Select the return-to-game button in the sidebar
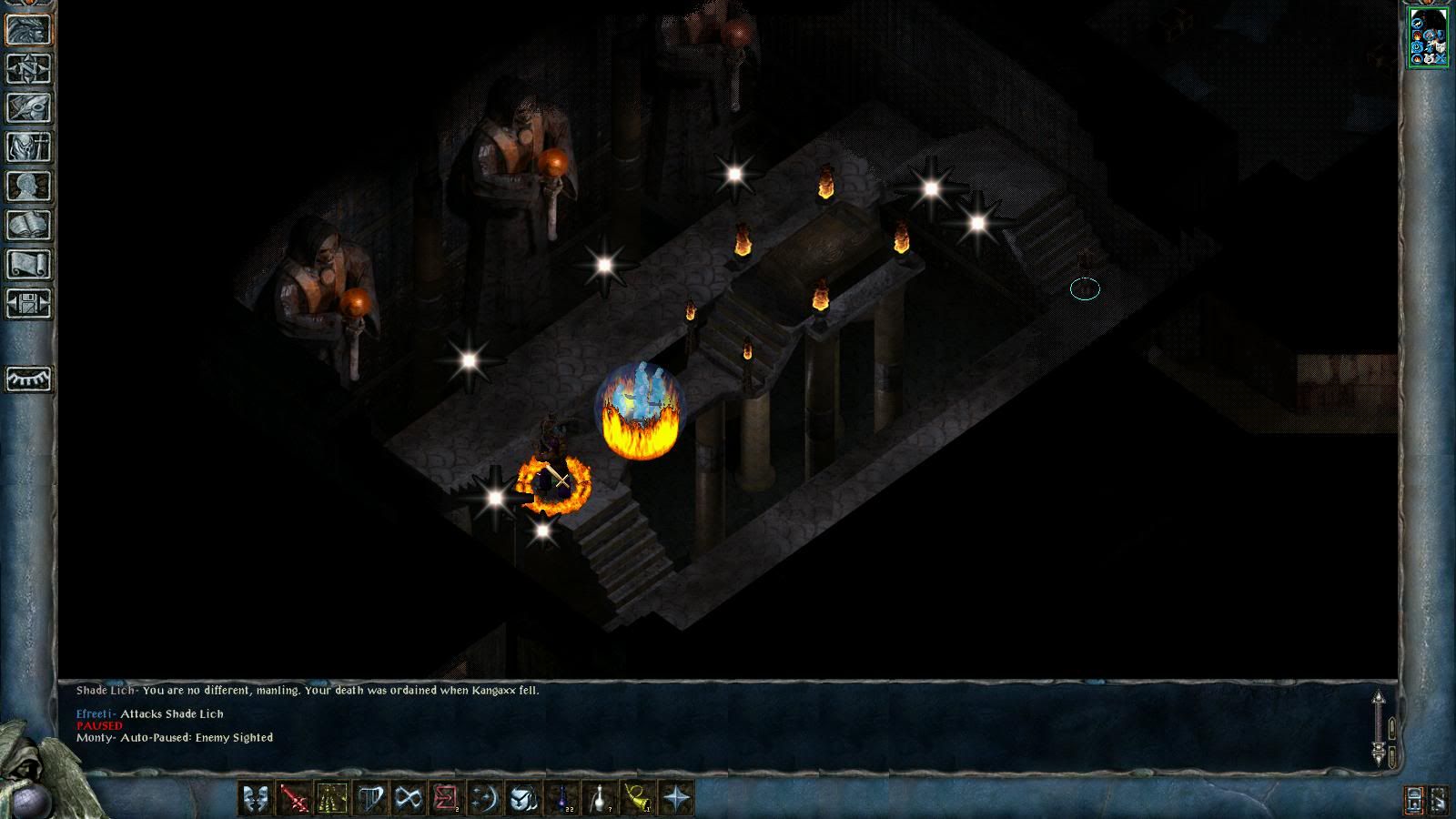 point(29,29)
